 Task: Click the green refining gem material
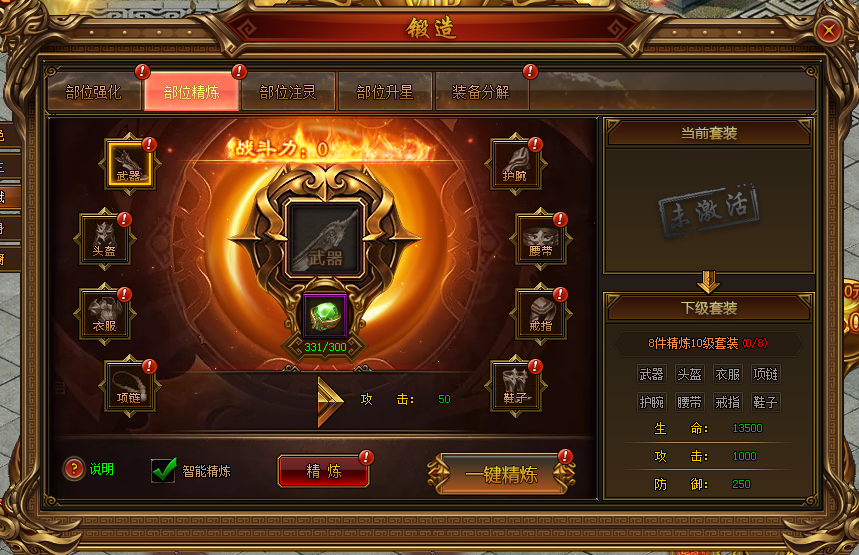coord(324,315)
